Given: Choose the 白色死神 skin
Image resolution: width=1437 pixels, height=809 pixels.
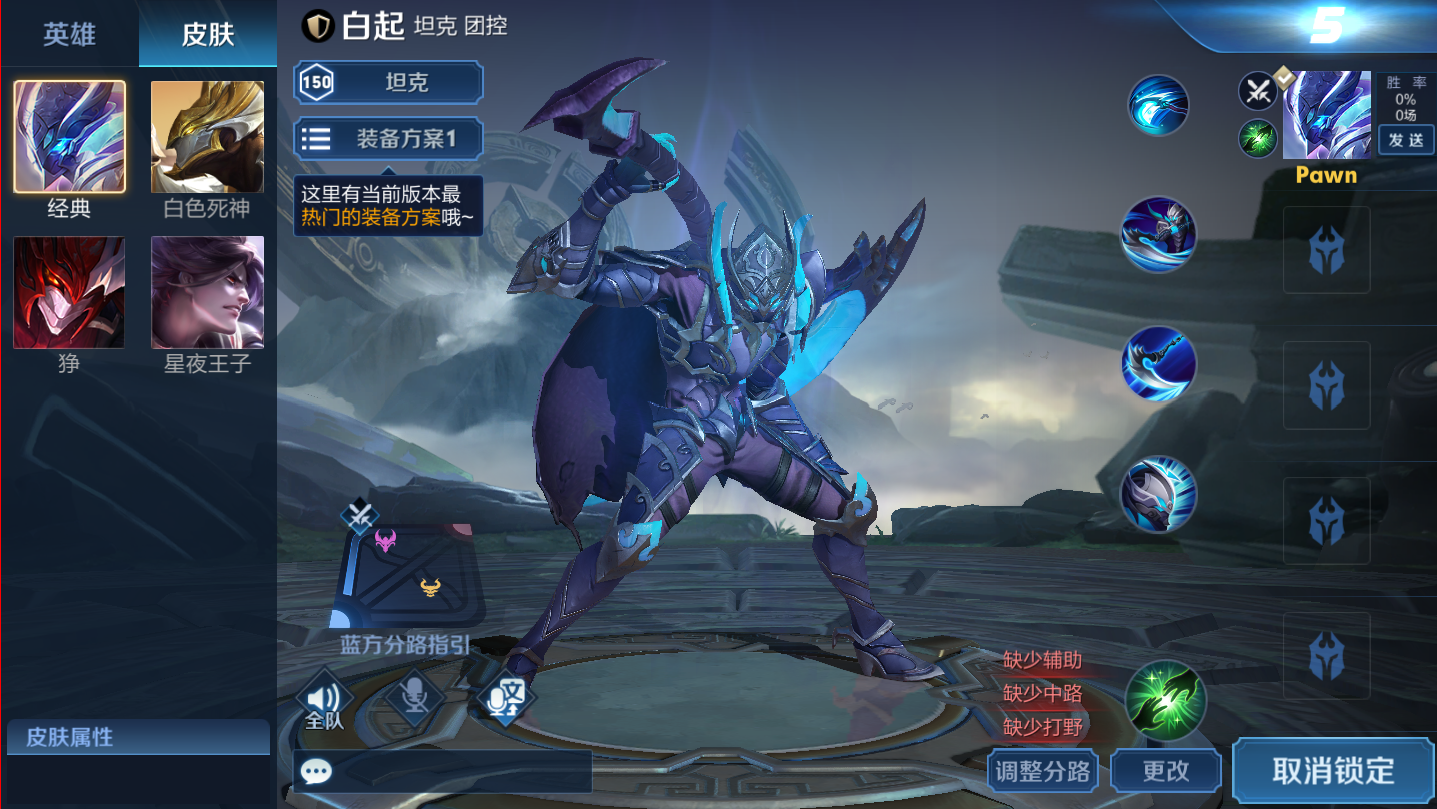Looking at the screenshot, I should pyautogui.click(x=207, y=137).
